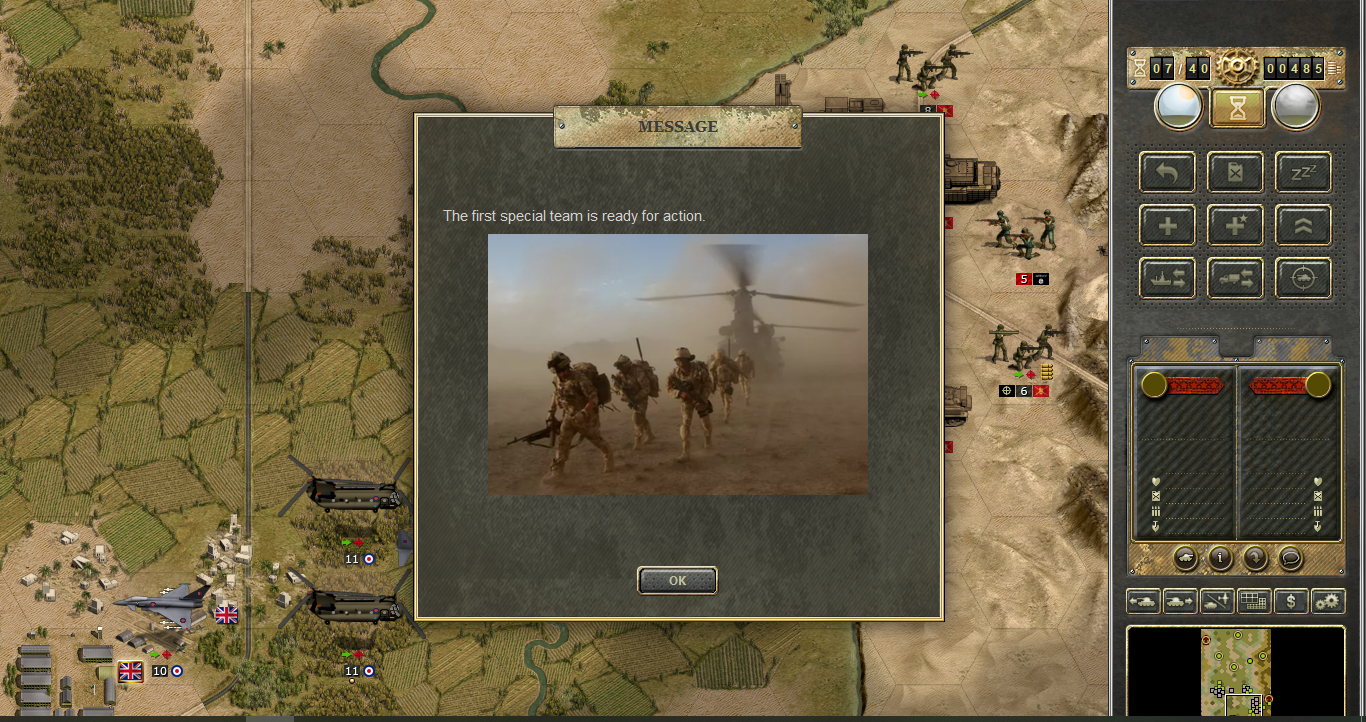Select the plus-with-star elite reinforcement button
Screen dimensions: 1366x722
[x=1235, y=225]
